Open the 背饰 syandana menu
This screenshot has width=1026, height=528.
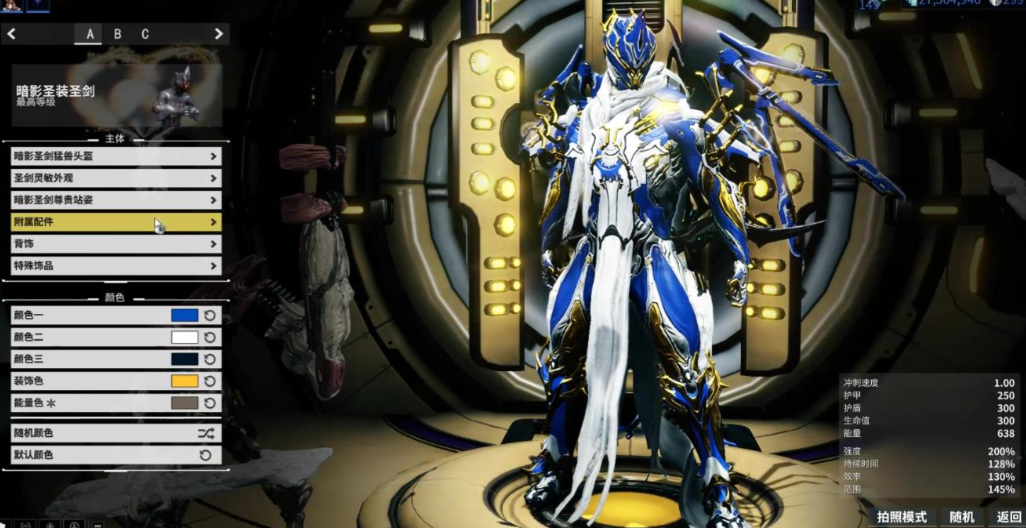[x=115, y=244]
